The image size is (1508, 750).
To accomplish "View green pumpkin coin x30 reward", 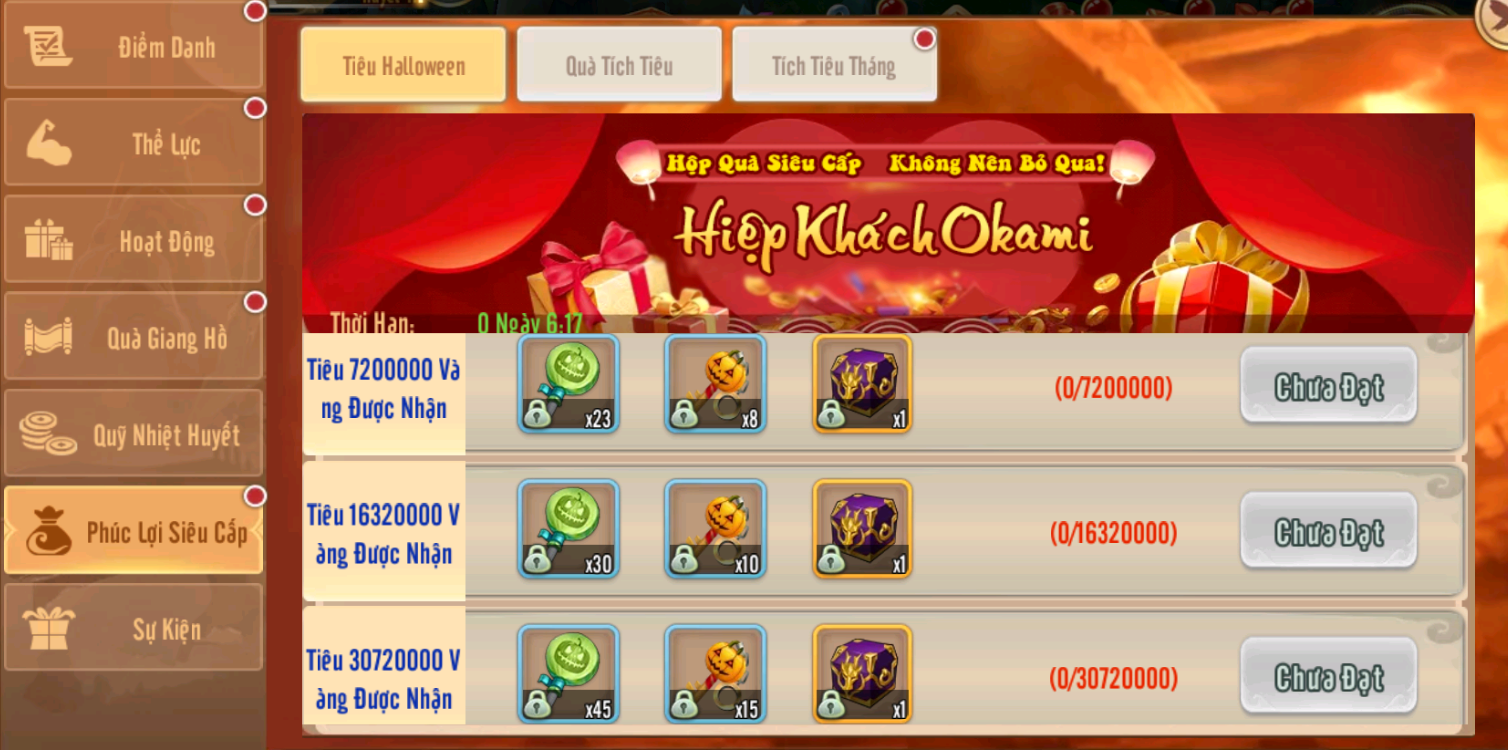I will (x=568, y=529).
